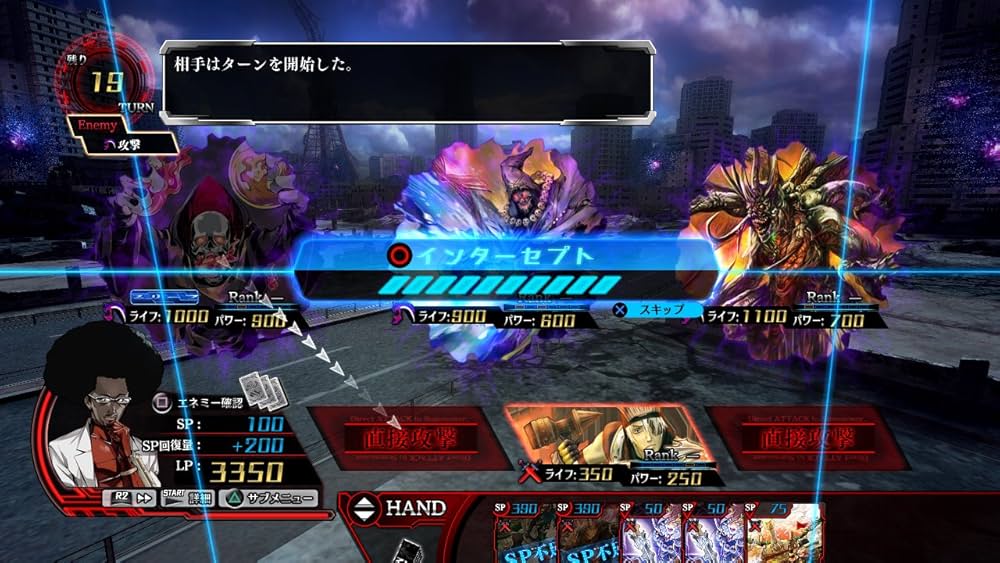Click the fast-forward arrows button
1000x563 pixels.
point(129,498)
